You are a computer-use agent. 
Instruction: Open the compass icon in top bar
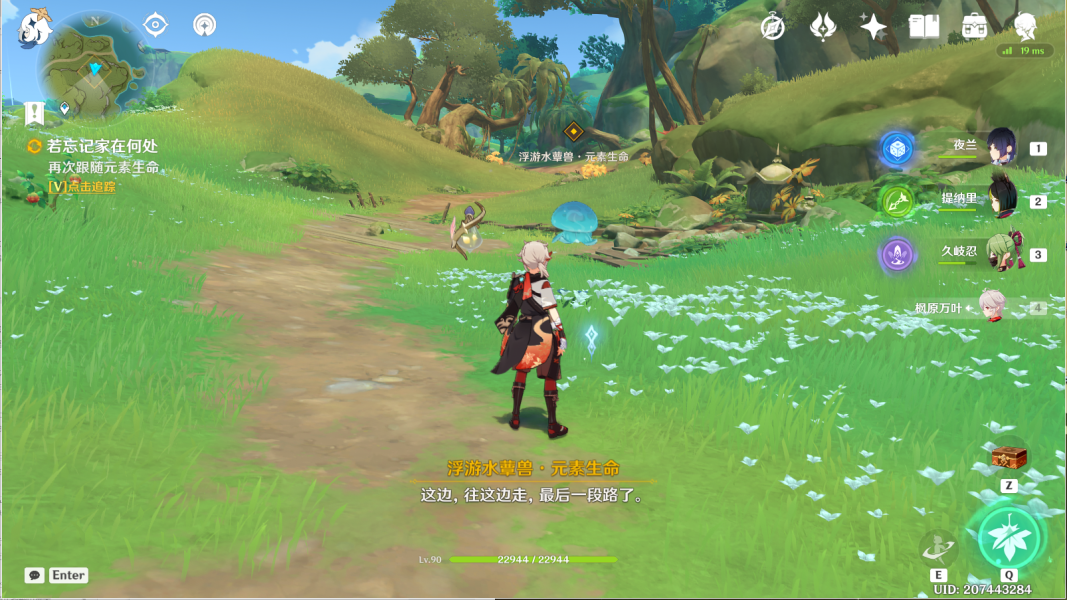(x=772, y=27)
